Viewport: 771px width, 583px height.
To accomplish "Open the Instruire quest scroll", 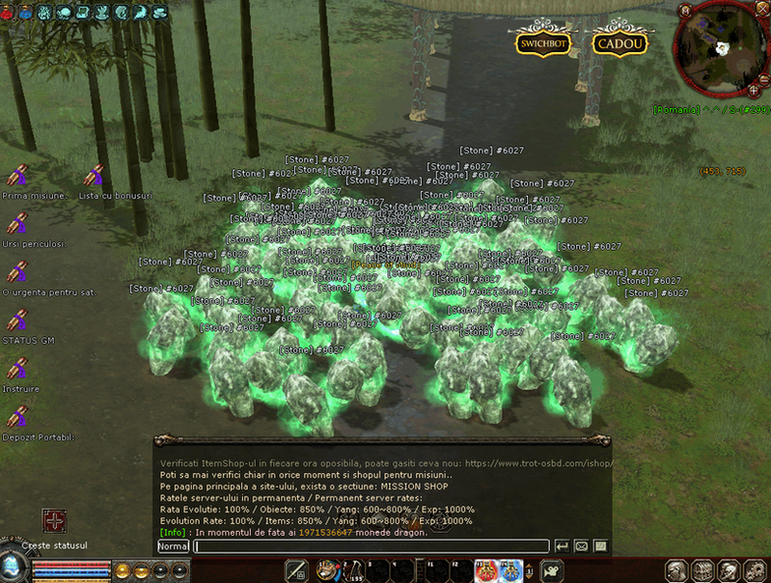I will coord(17,369).
